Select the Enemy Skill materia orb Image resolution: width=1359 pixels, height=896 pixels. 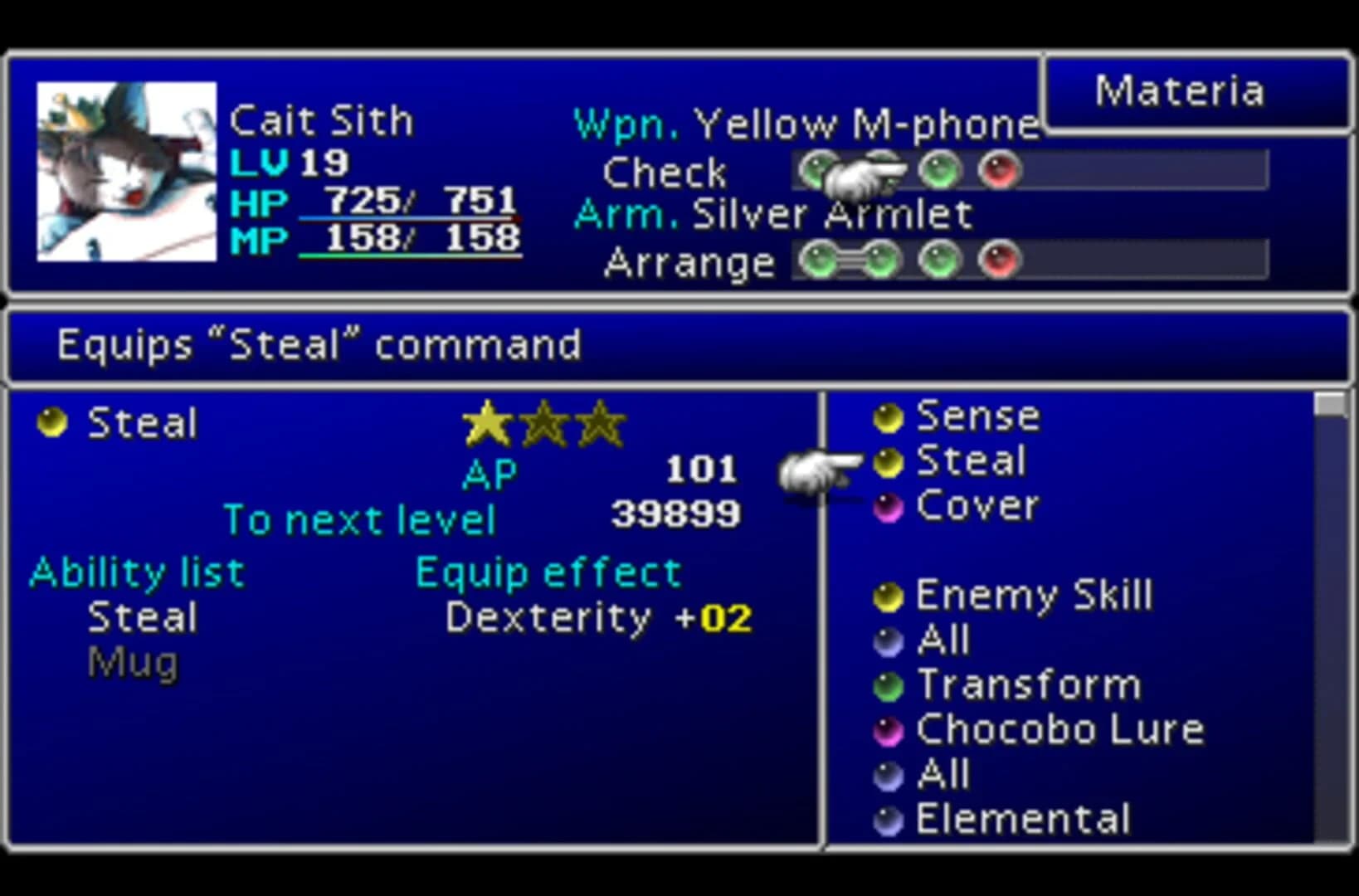click(888, 595)
